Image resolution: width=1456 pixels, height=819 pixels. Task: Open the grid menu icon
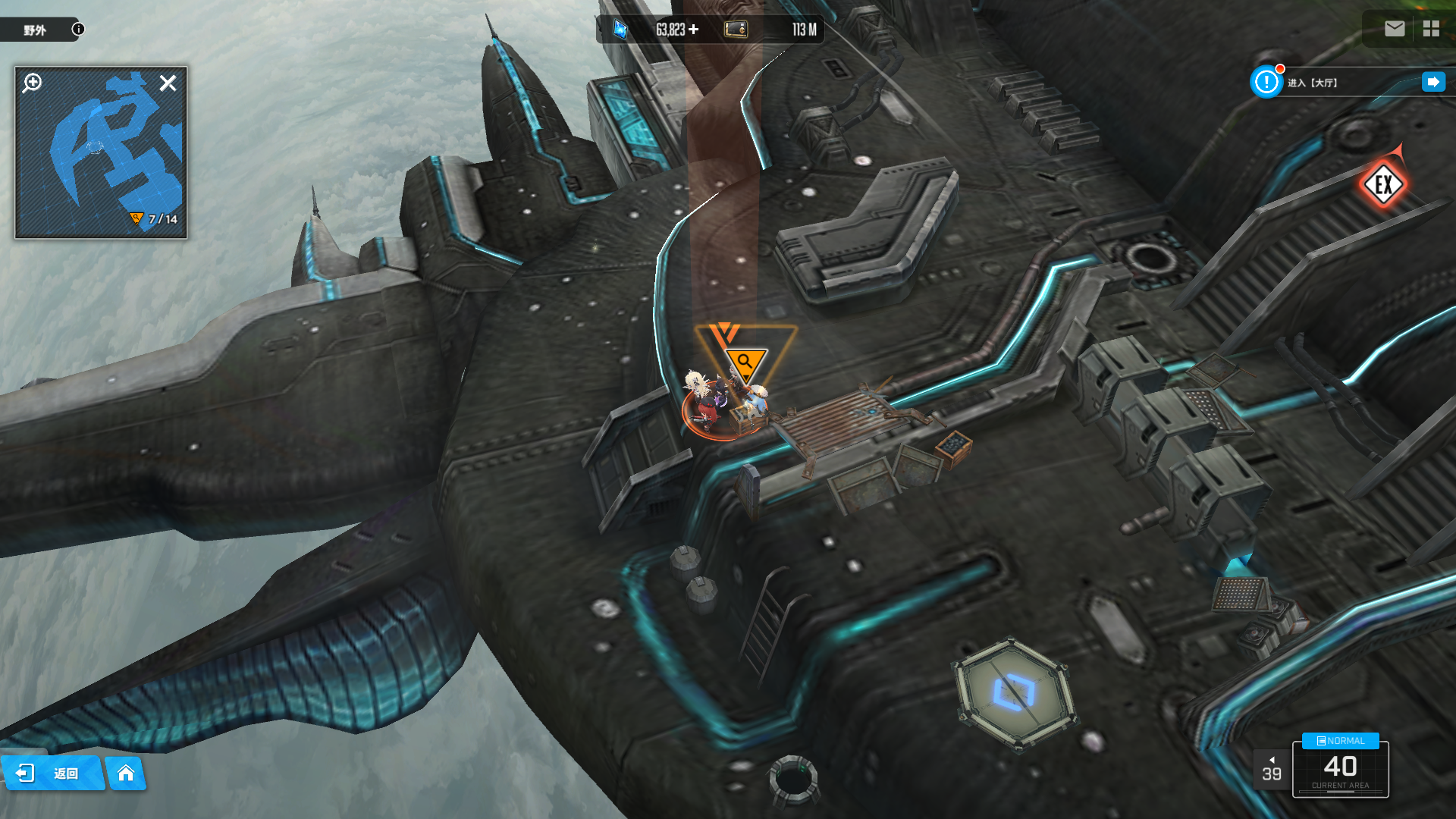(1431, 29)
